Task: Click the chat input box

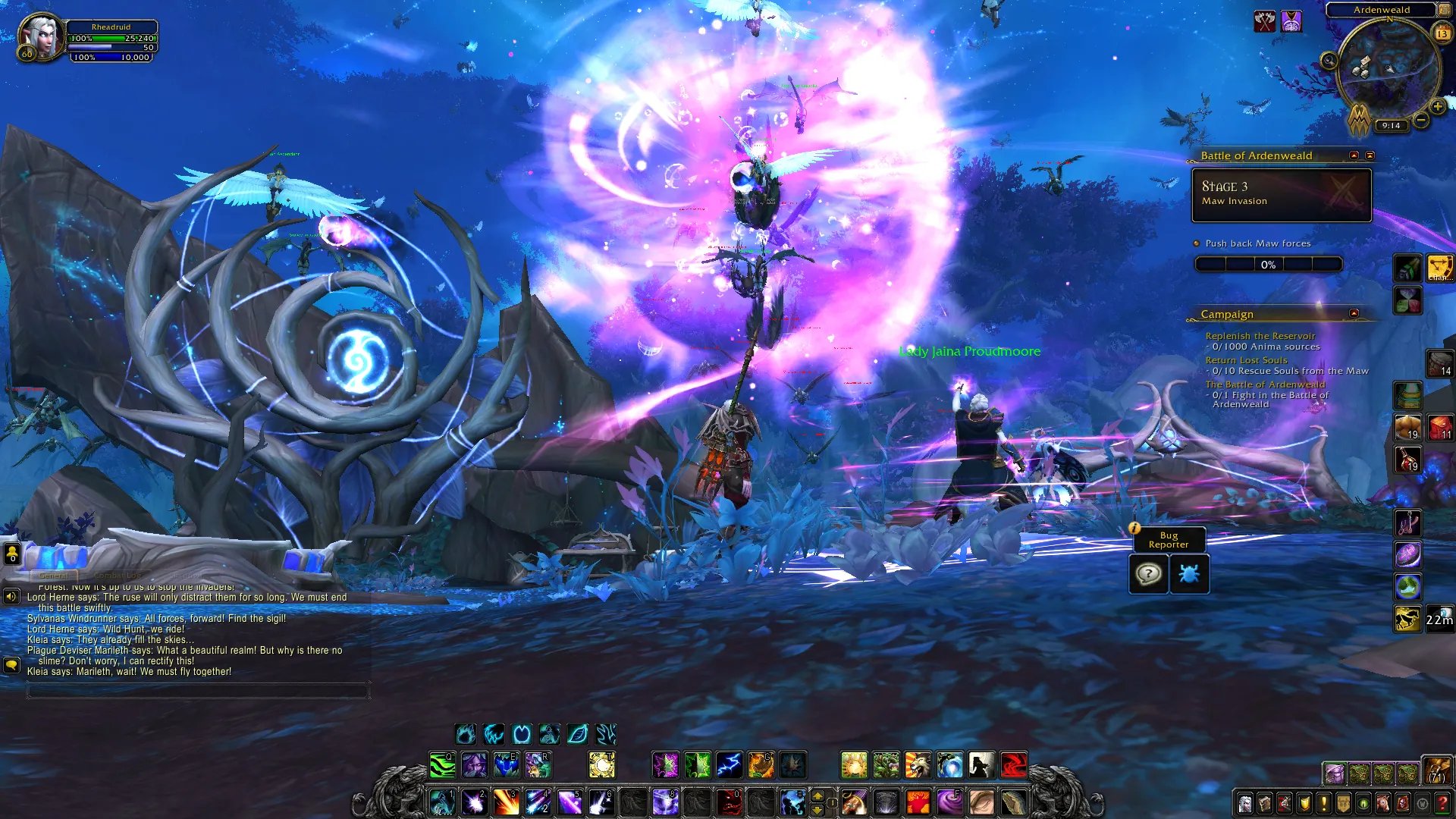Action: [198, 690]
